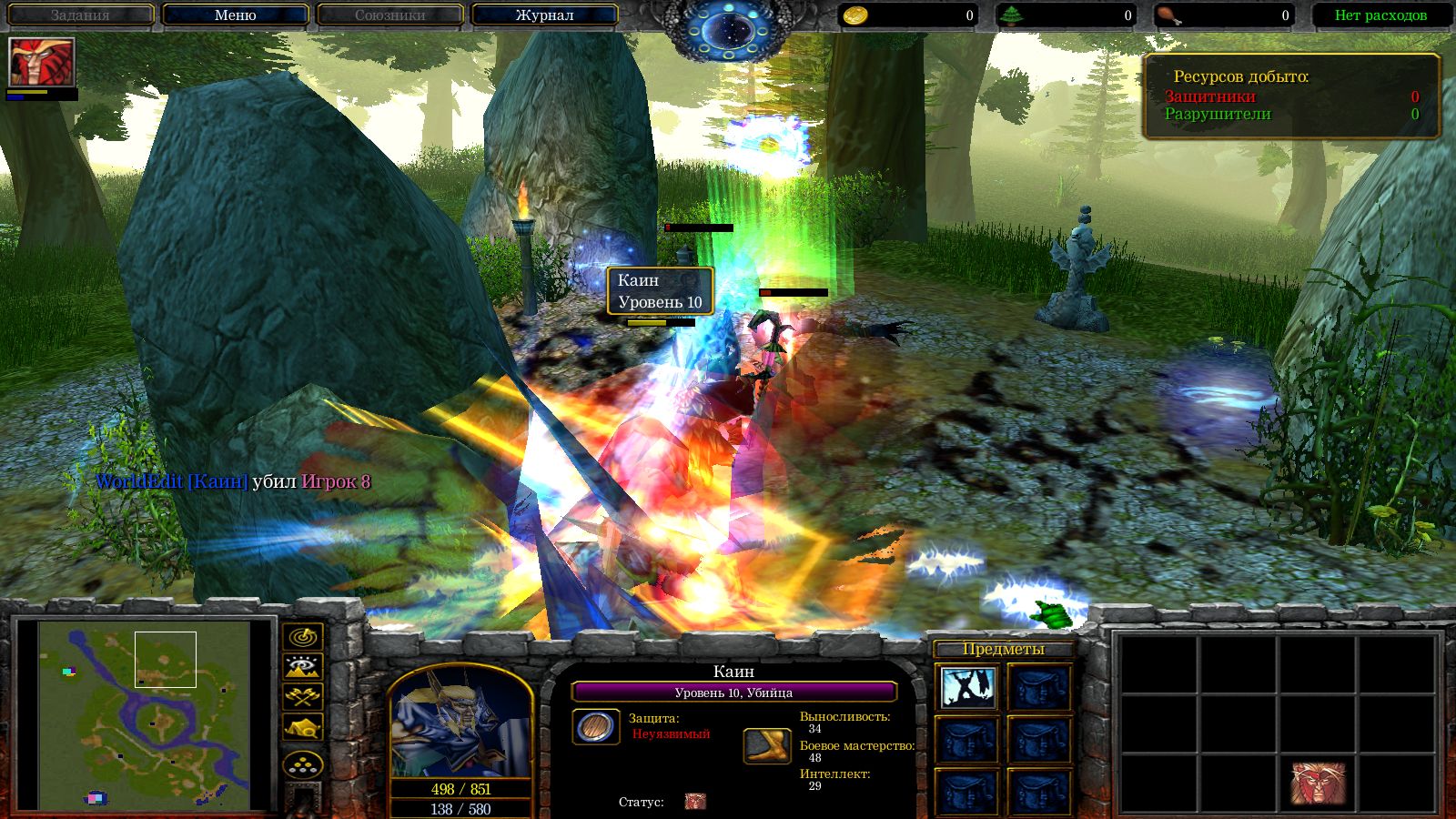Open the Союзники allies button

point(389,15)
